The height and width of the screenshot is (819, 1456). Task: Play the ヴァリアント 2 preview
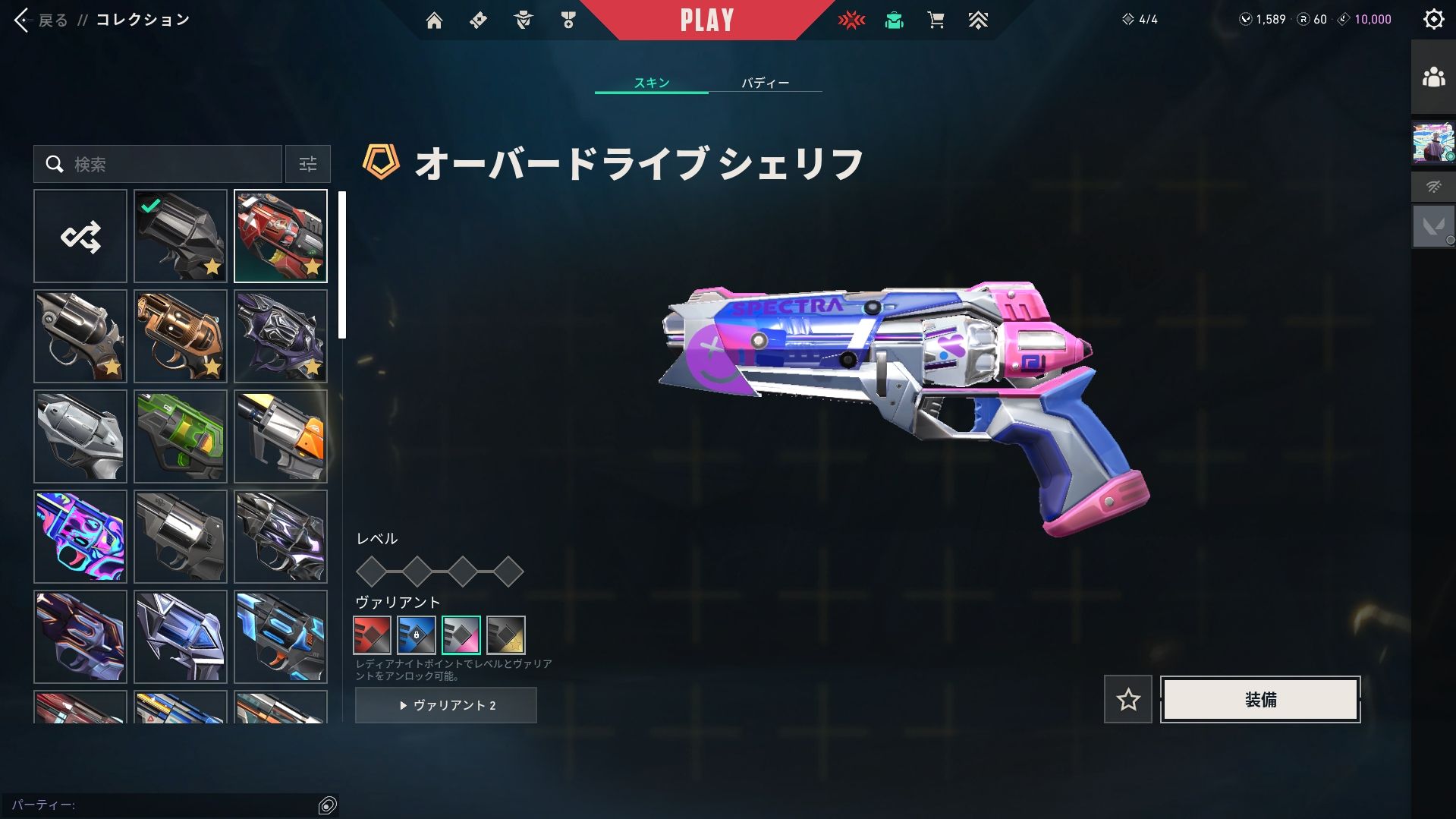click(x=446, y=705)
